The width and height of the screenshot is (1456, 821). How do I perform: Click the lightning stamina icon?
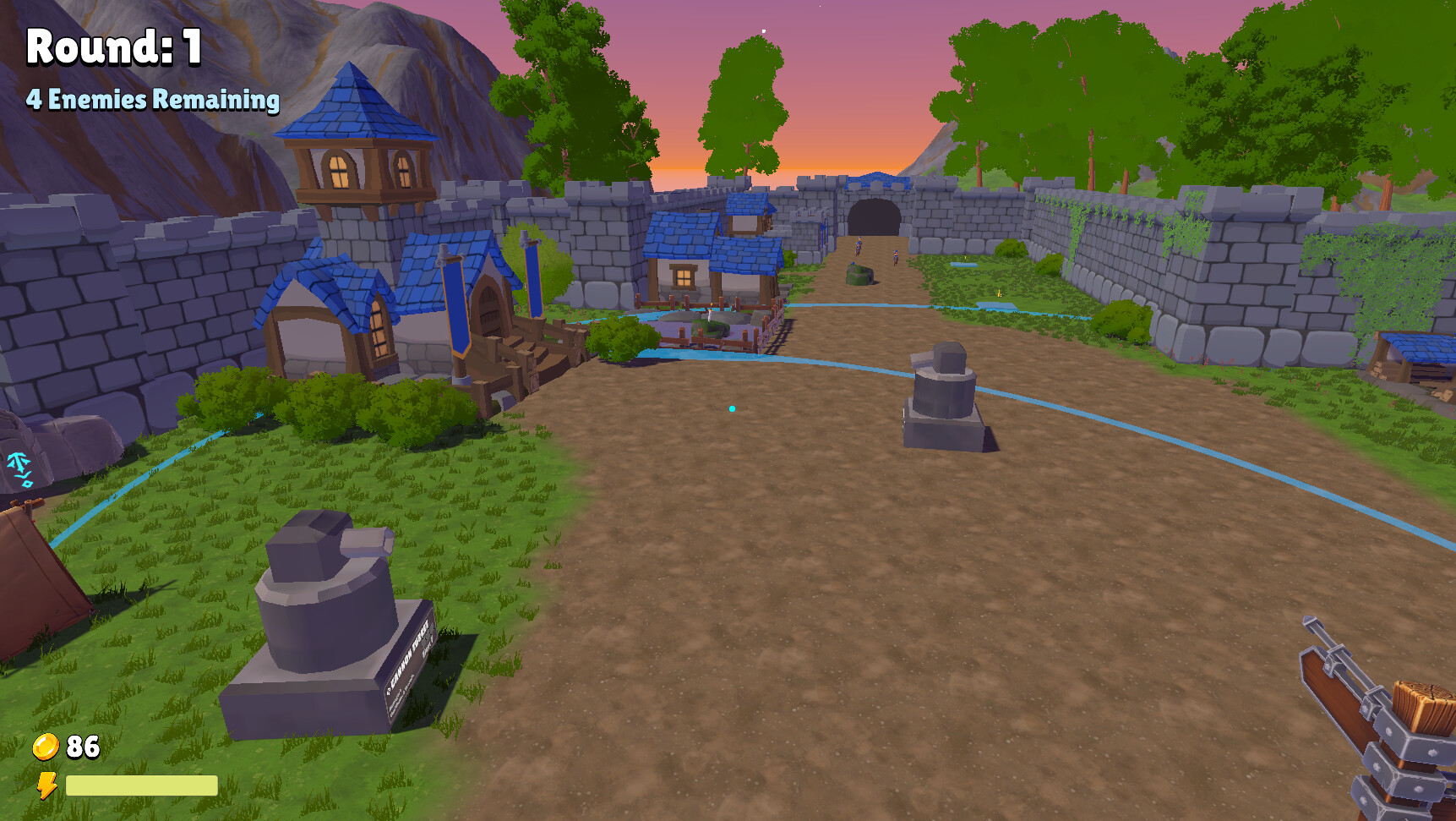[x=48, y=786]
